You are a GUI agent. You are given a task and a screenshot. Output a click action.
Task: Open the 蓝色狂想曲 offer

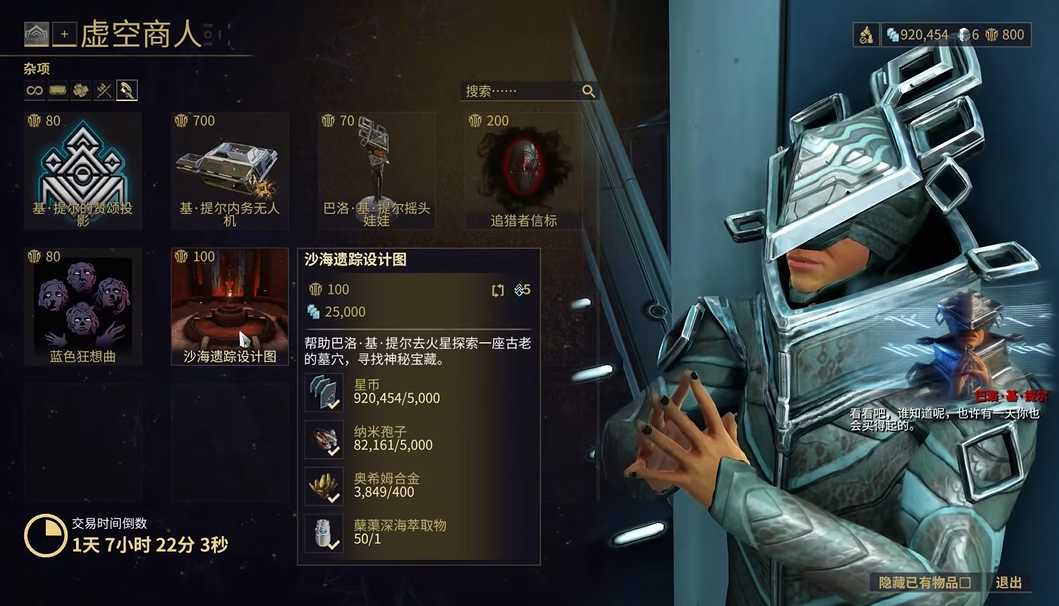(82, 306)
